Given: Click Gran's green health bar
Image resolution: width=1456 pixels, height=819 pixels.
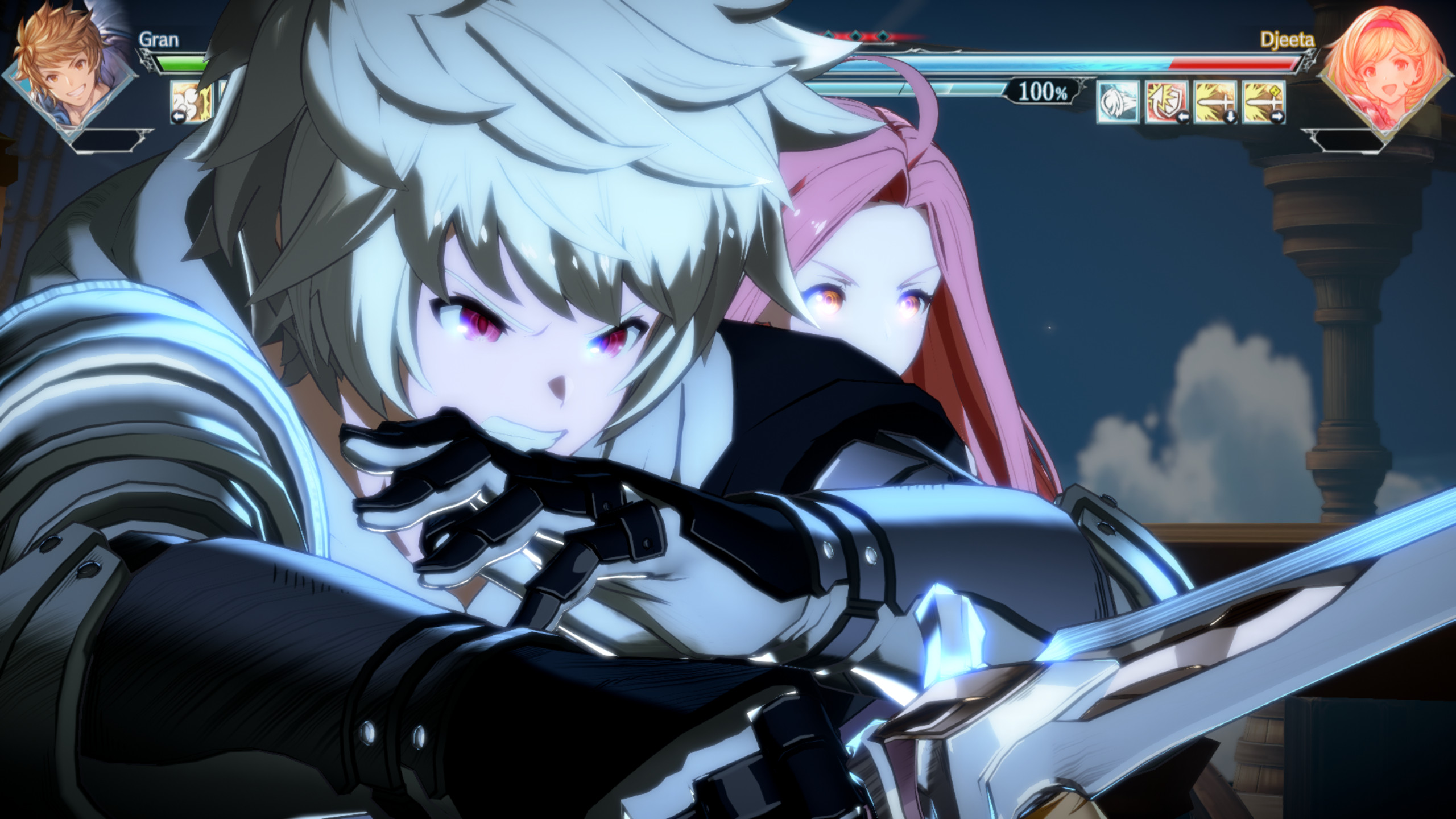Looking at the screenshot, I should point(180,65).
